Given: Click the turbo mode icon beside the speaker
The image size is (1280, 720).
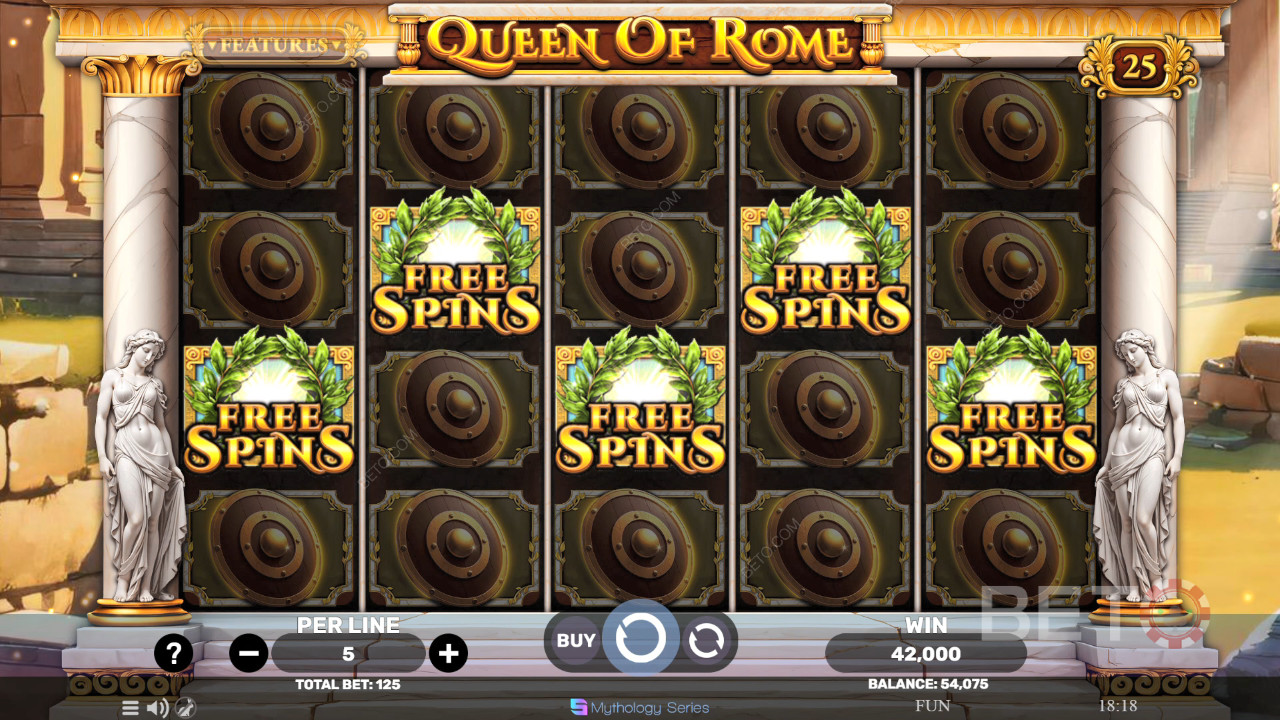Looking at the screenshot, I should click(185, 708).
